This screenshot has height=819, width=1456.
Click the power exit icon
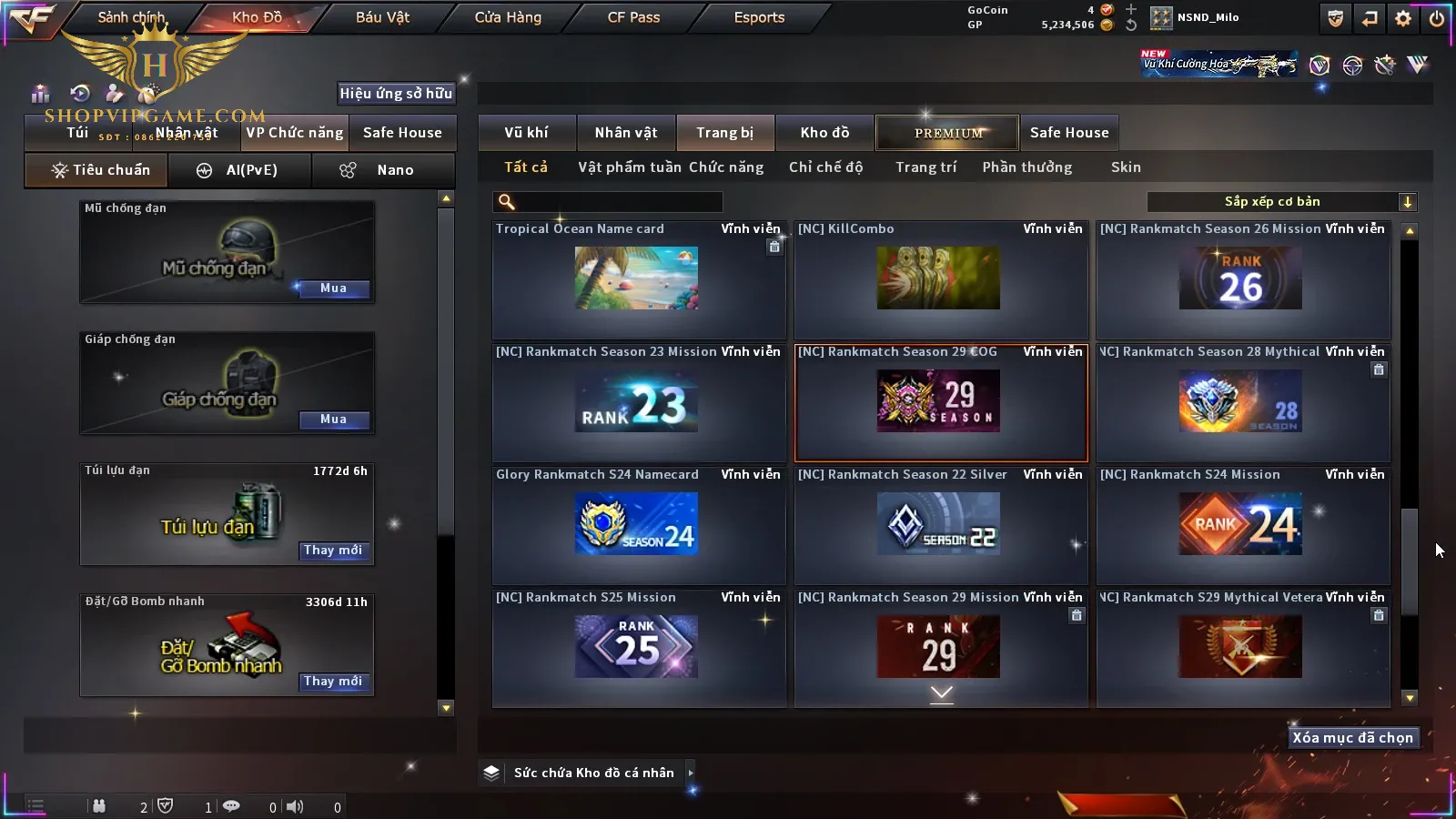(x=1437, y=18)
